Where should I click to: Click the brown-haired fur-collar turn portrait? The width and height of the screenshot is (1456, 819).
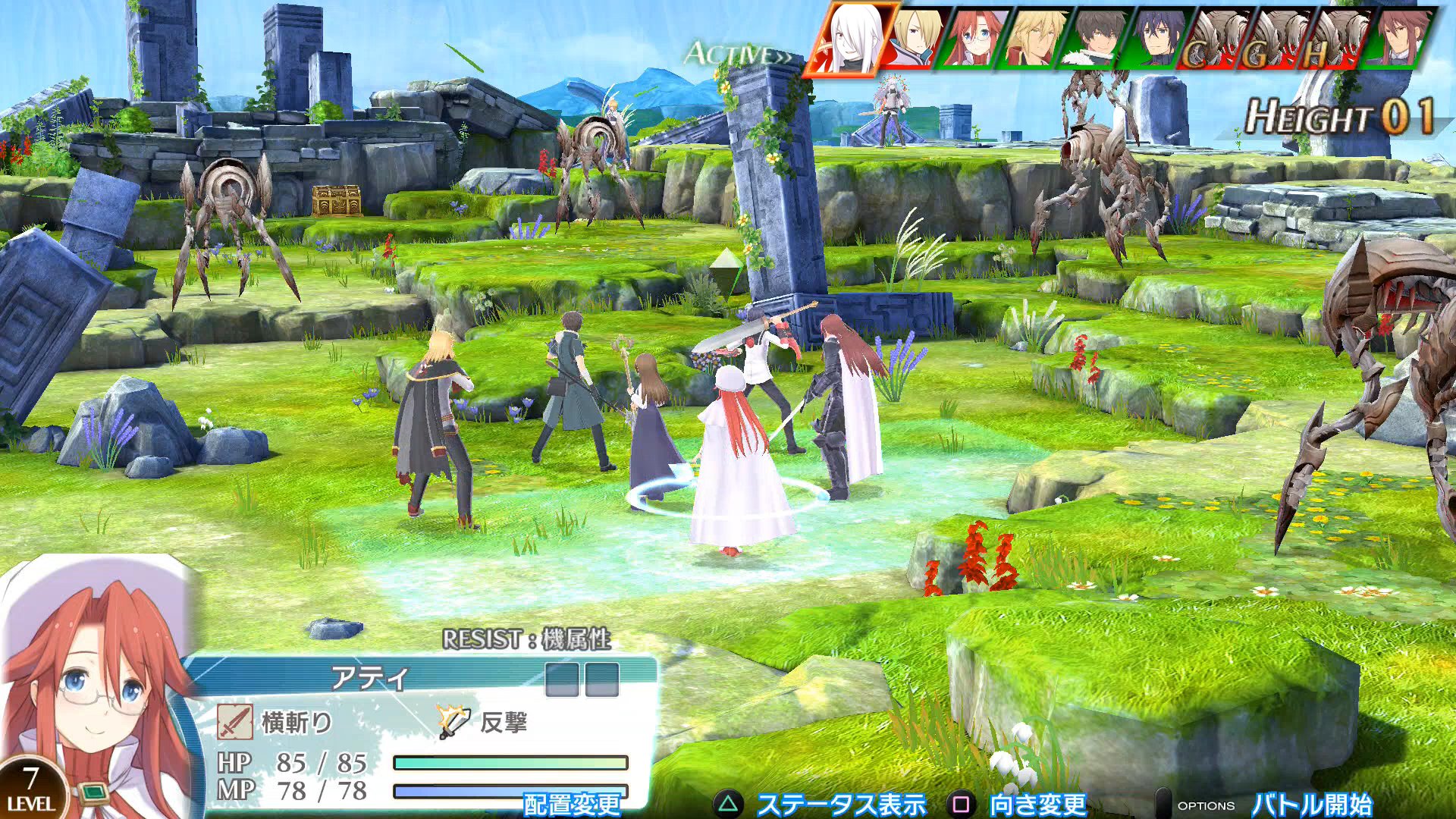tap(1097, 38)
